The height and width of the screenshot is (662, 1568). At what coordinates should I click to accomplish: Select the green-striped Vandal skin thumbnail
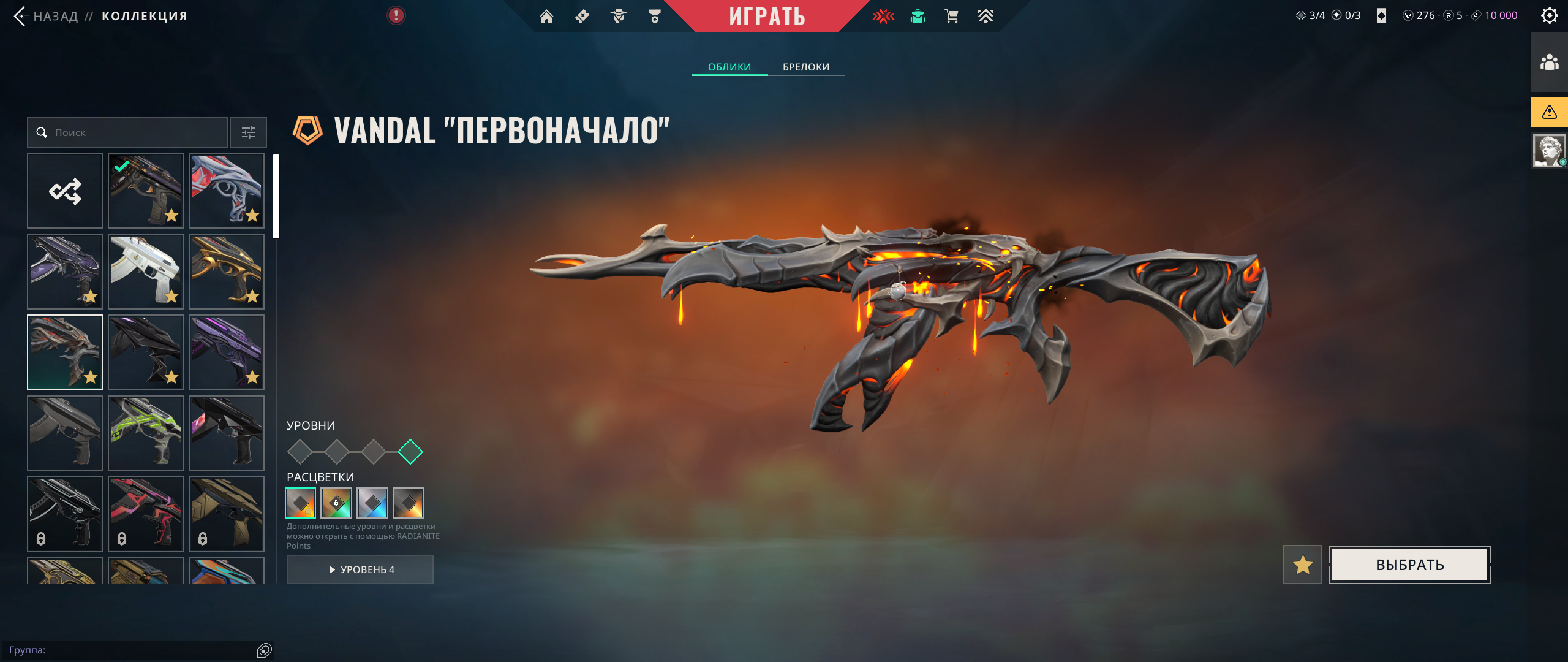[146, 433]
